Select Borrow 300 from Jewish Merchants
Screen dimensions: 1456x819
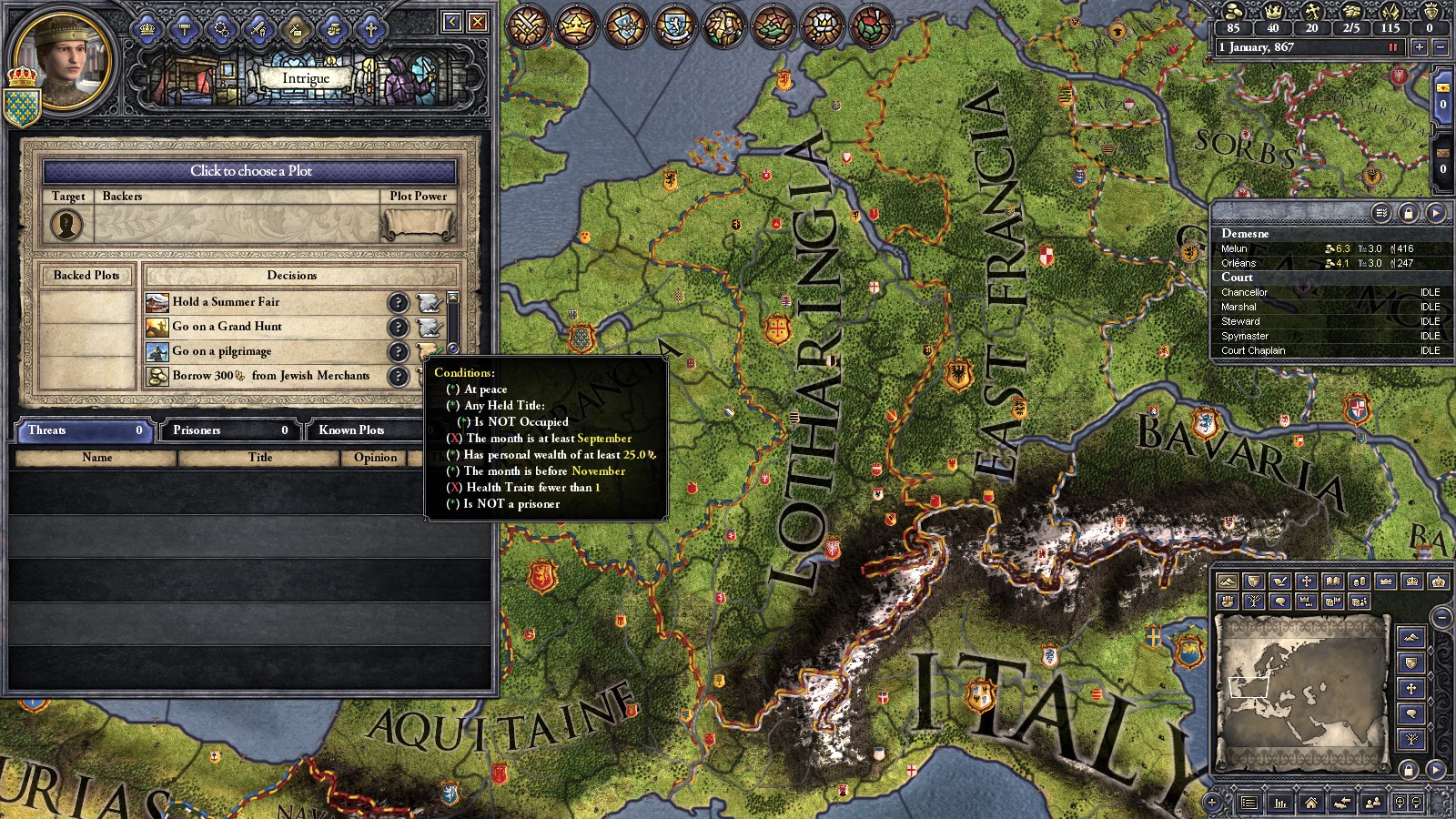273,376
